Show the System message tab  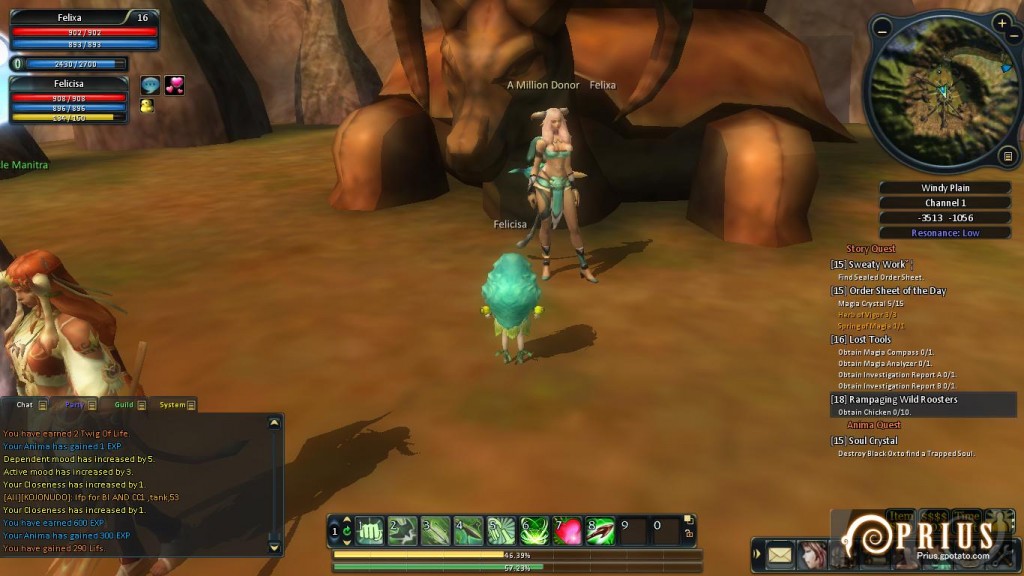(x=172, y=405)
